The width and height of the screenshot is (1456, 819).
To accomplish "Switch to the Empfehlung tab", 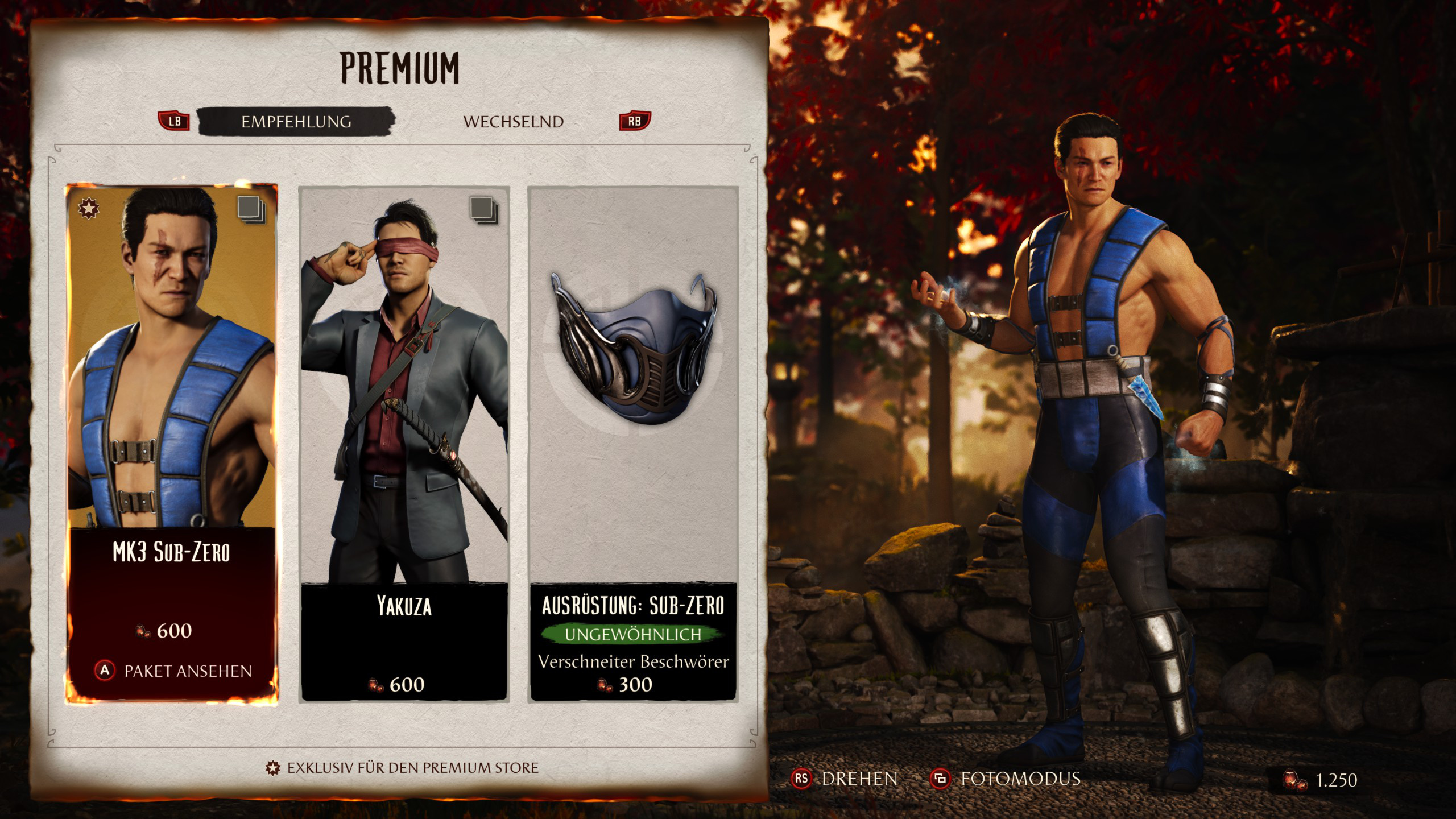I will pos(296,122).
